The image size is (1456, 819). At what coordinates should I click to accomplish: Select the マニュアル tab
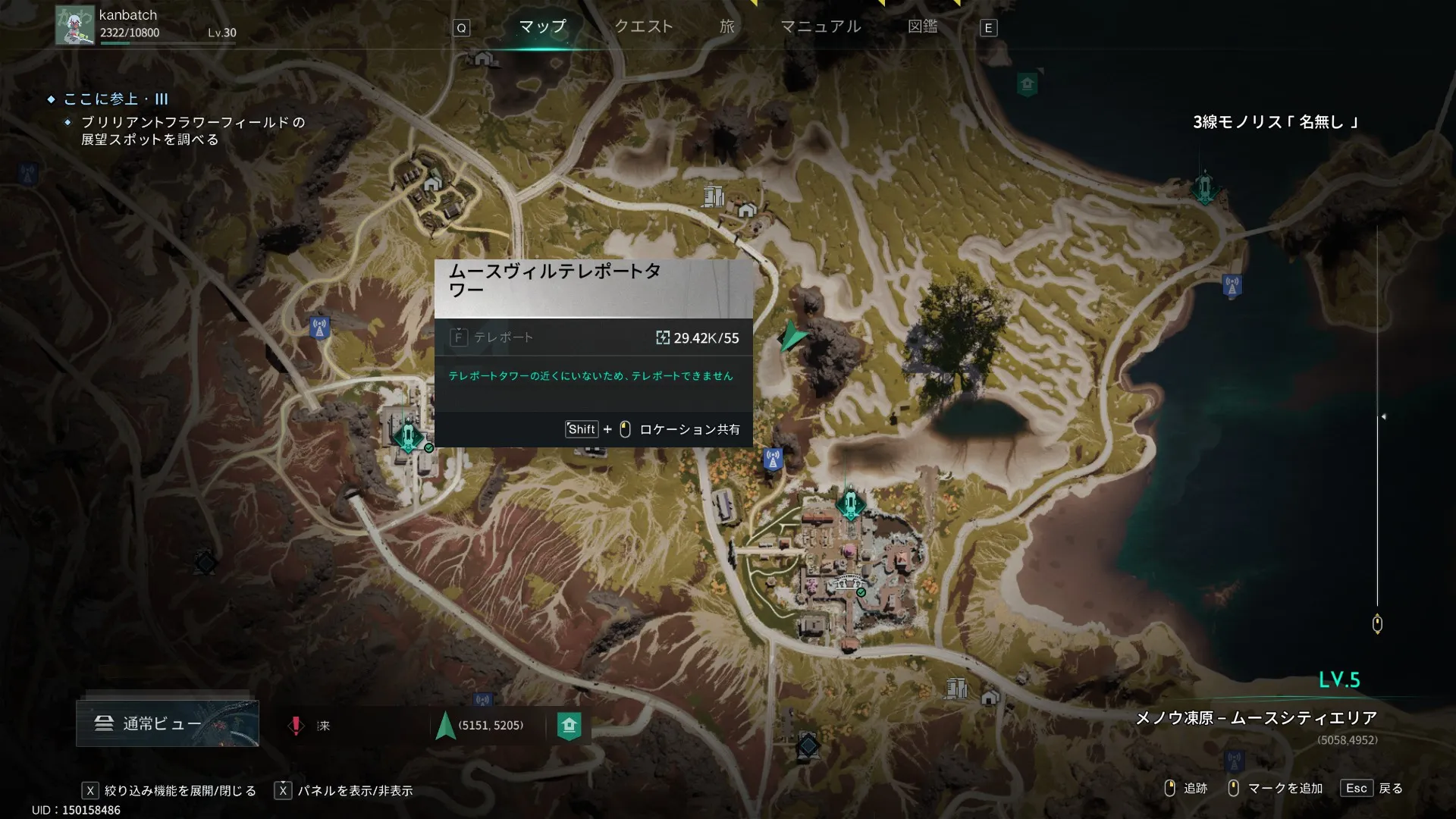pos(821,27)
